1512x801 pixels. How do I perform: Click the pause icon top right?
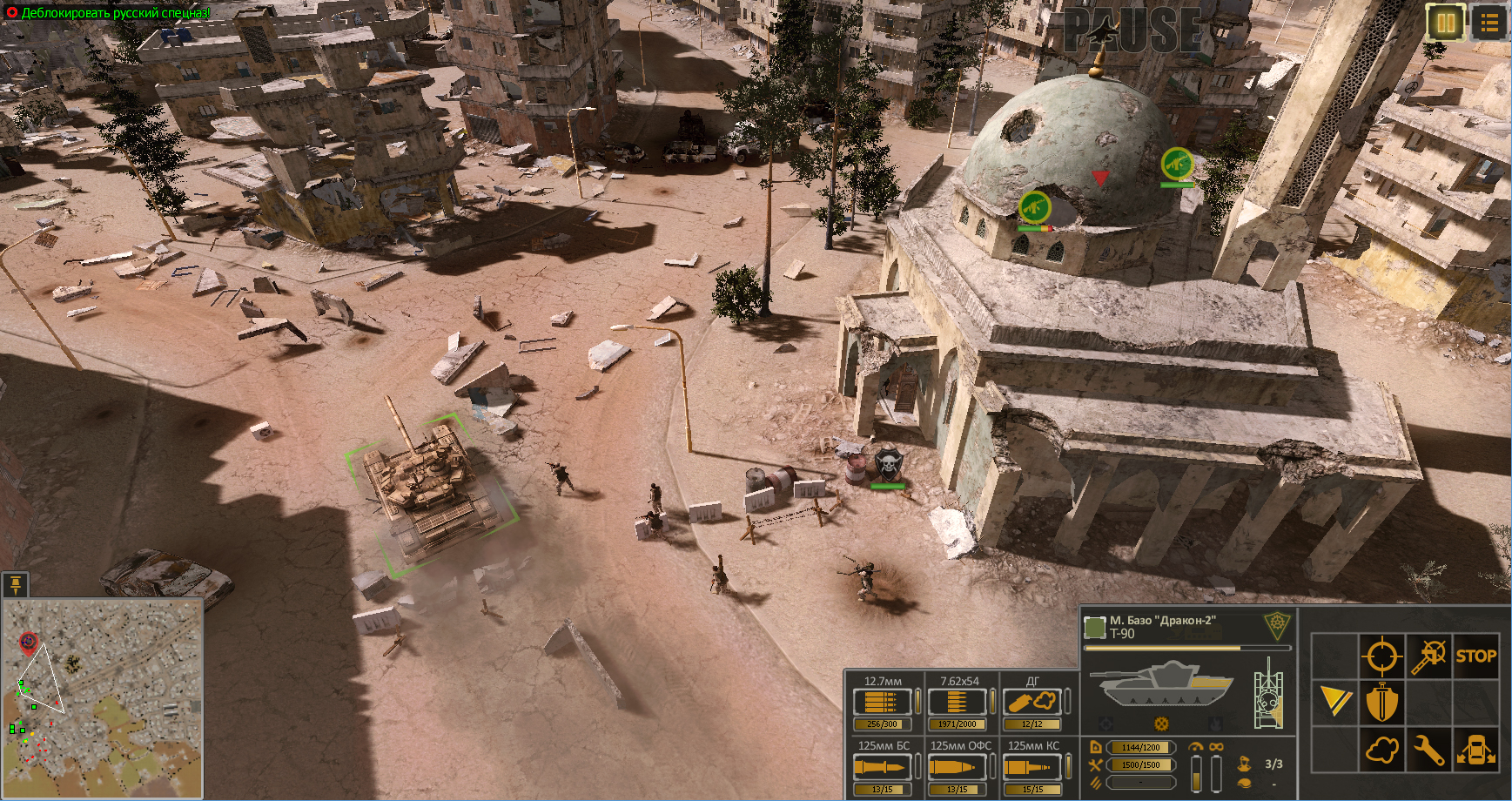click(x=1444, y=24)
